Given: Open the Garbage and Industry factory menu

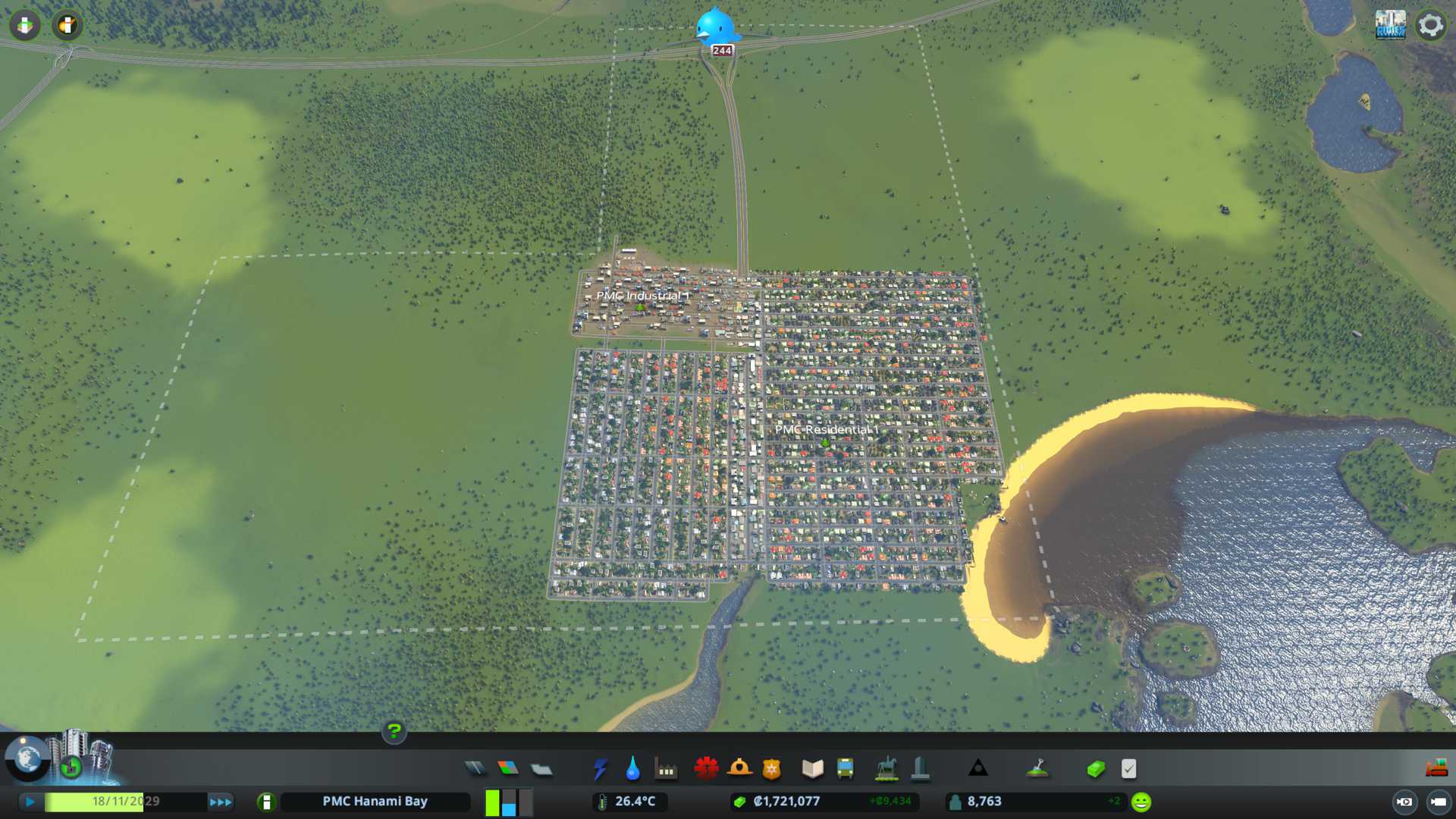Looking at the screenshot, I should [x=666, y=769].
